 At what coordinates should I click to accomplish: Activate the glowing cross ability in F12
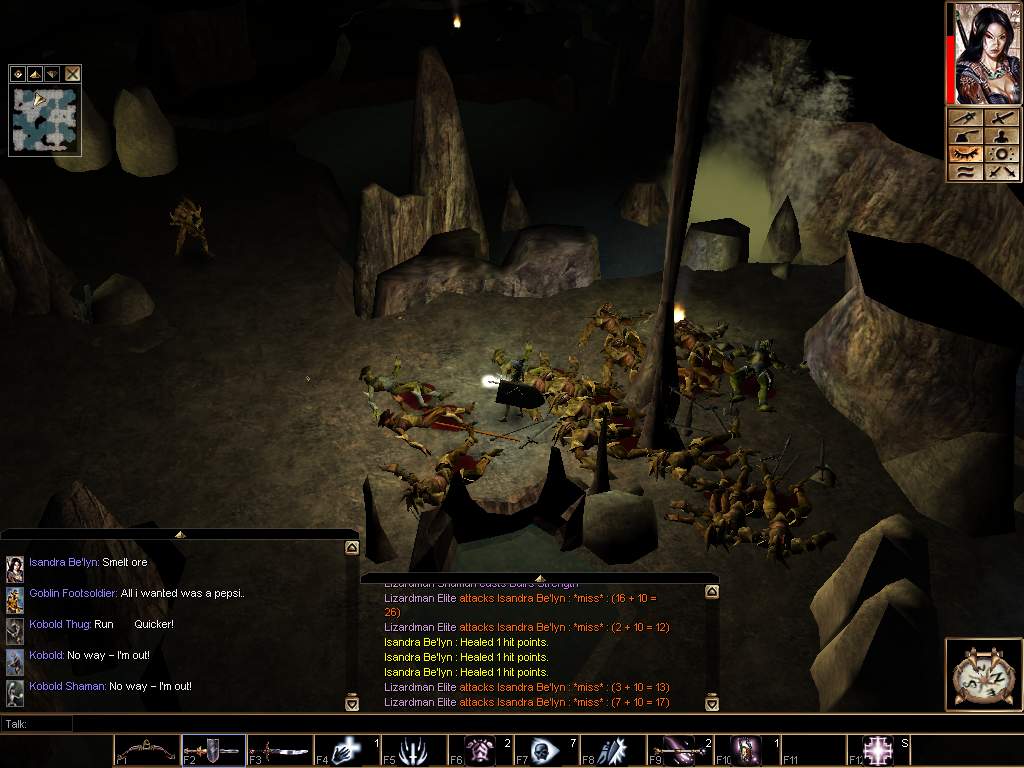[878, 750]
